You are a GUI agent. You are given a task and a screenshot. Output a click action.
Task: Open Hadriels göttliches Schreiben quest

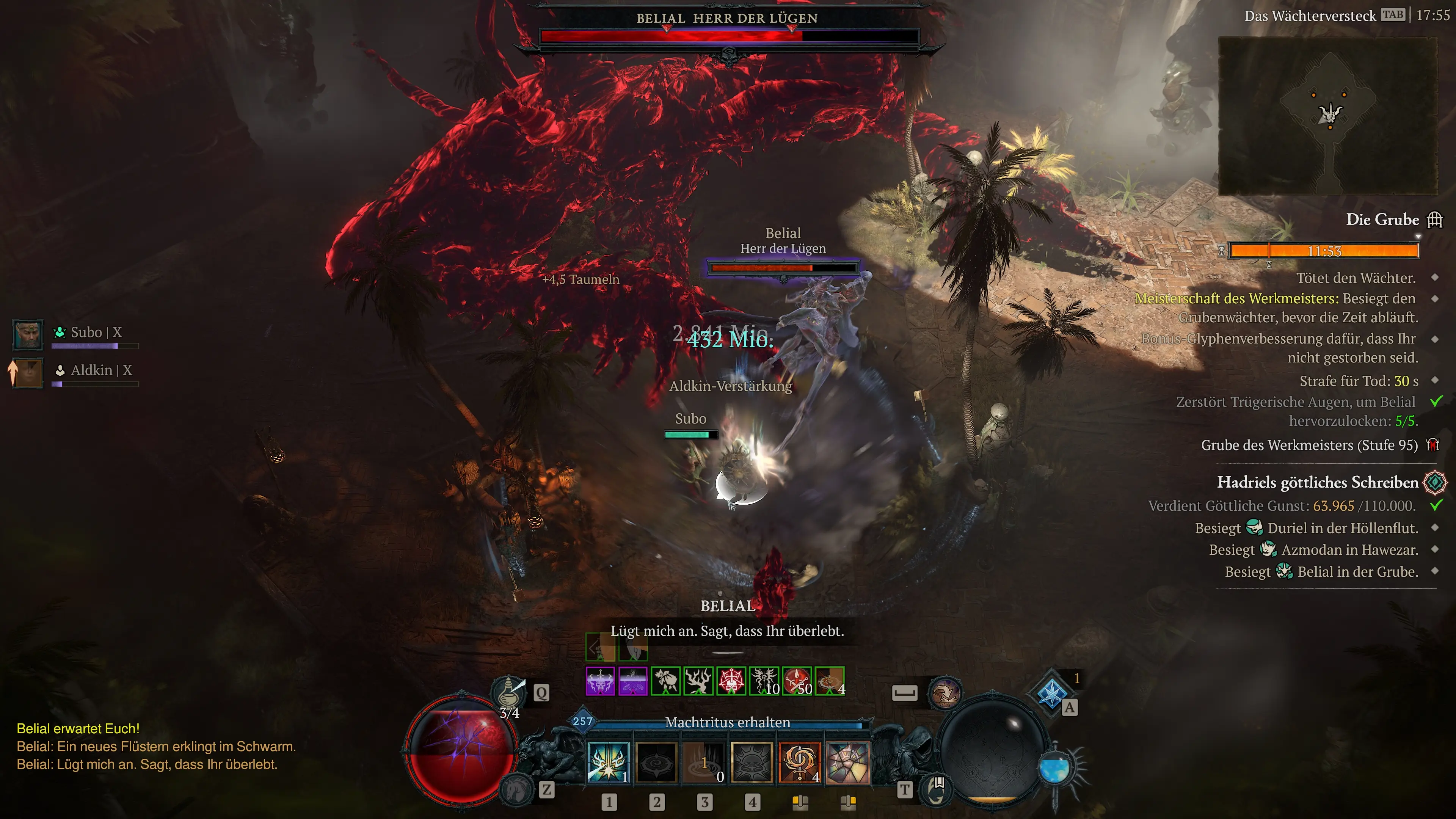[1318, 482]
